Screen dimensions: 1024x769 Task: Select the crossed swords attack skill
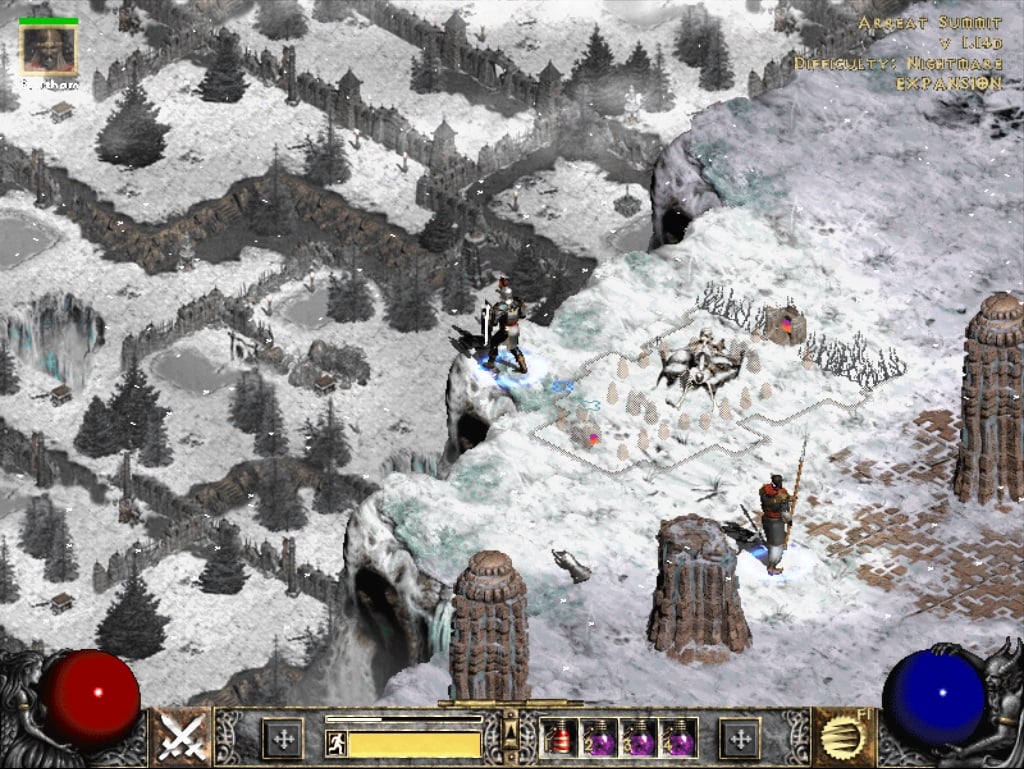182,738
